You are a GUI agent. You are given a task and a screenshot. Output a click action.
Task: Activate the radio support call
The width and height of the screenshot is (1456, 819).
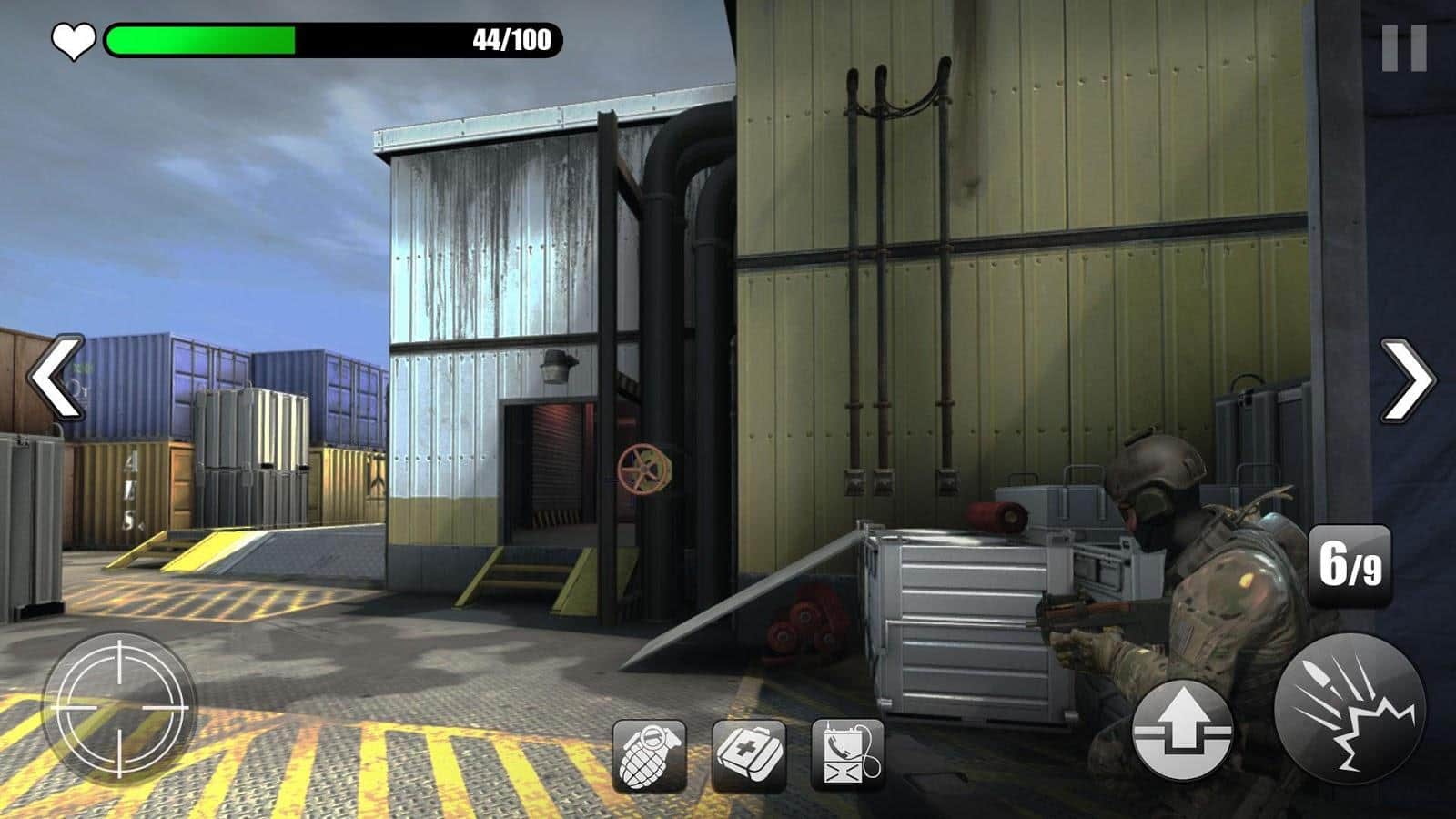[x=847, y=755]
